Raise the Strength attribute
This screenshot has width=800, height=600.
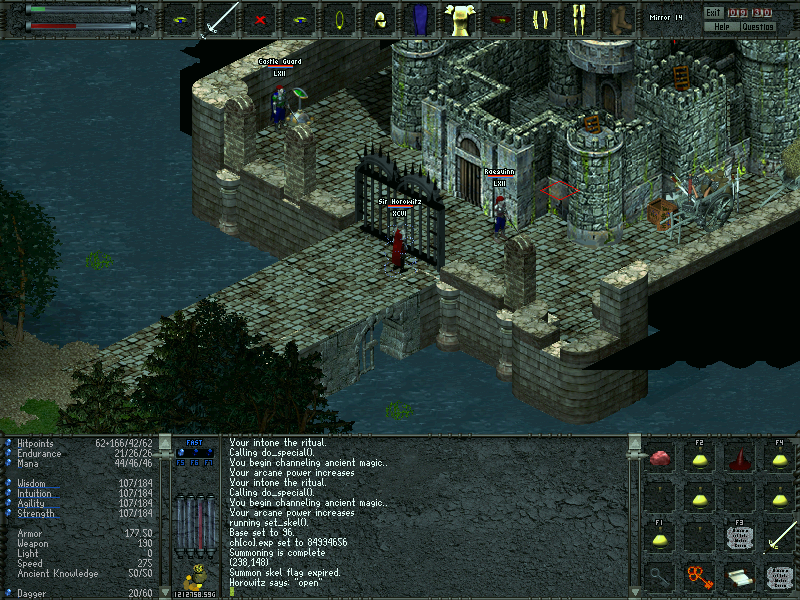click(7, 514)
